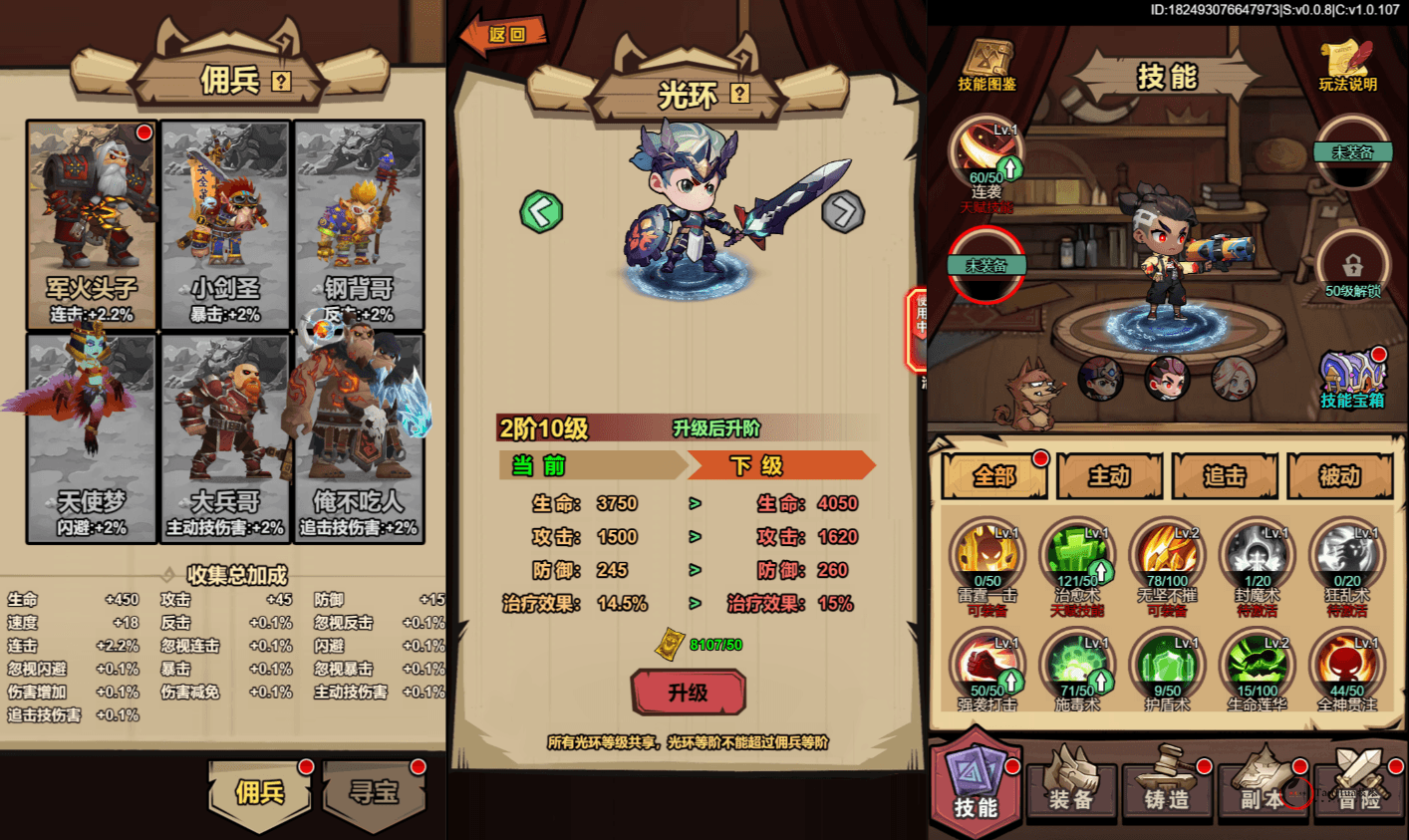Select the 护盾术 shield skill icon
Viewport: 1409px width, 840px height.
(1168, 663)
